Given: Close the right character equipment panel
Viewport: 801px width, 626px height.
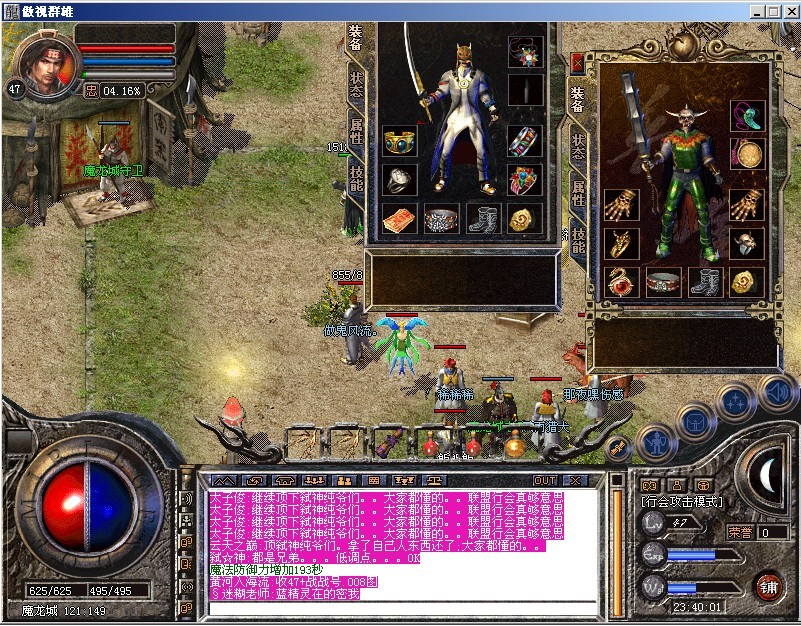Looking at the screenshot, I should coord(577,62).
